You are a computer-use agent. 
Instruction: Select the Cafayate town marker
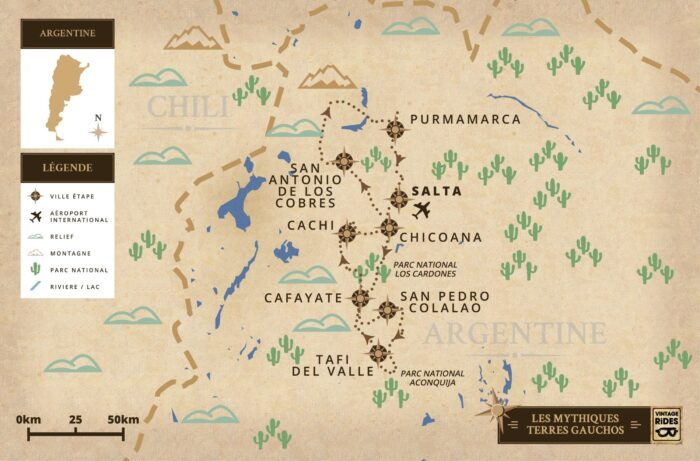pos(360,297)
